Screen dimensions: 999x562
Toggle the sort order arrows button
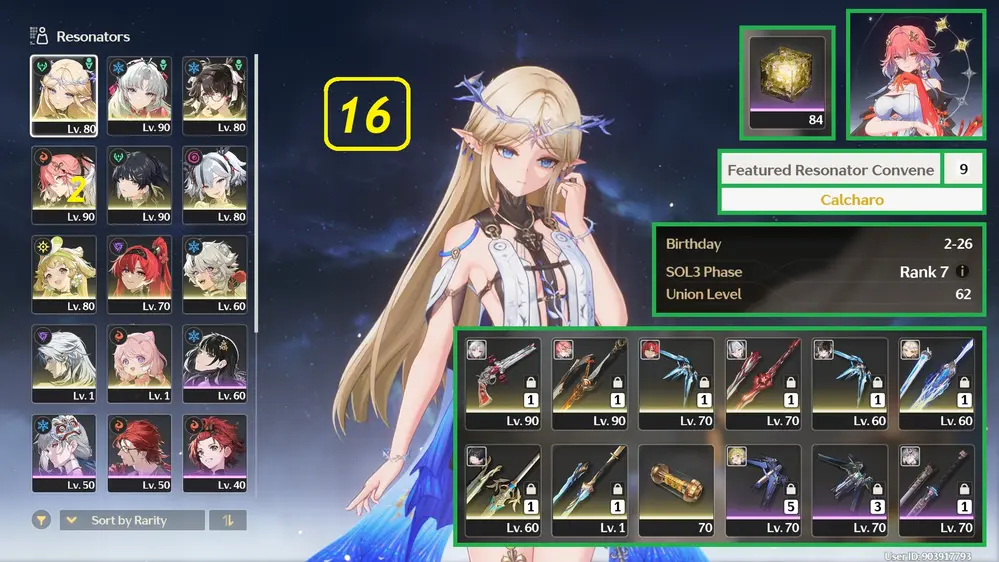point(227,520)
